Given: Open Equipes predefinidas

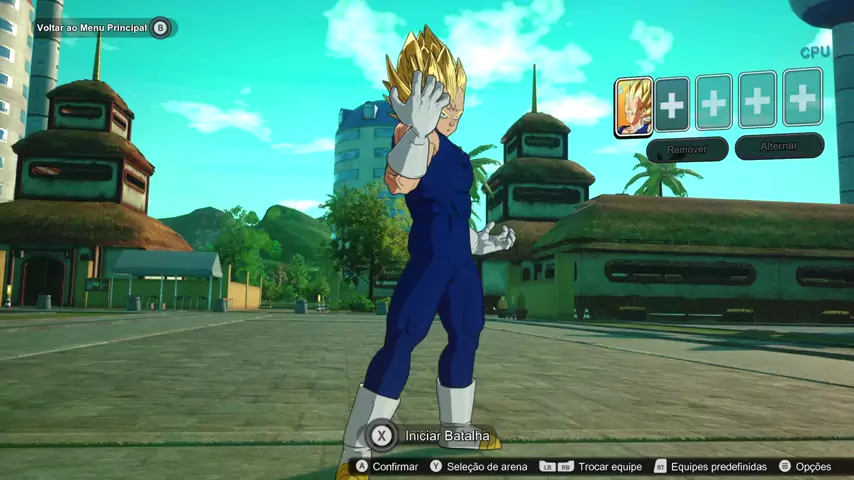Looking at the screenshot, I should (710, 466).
